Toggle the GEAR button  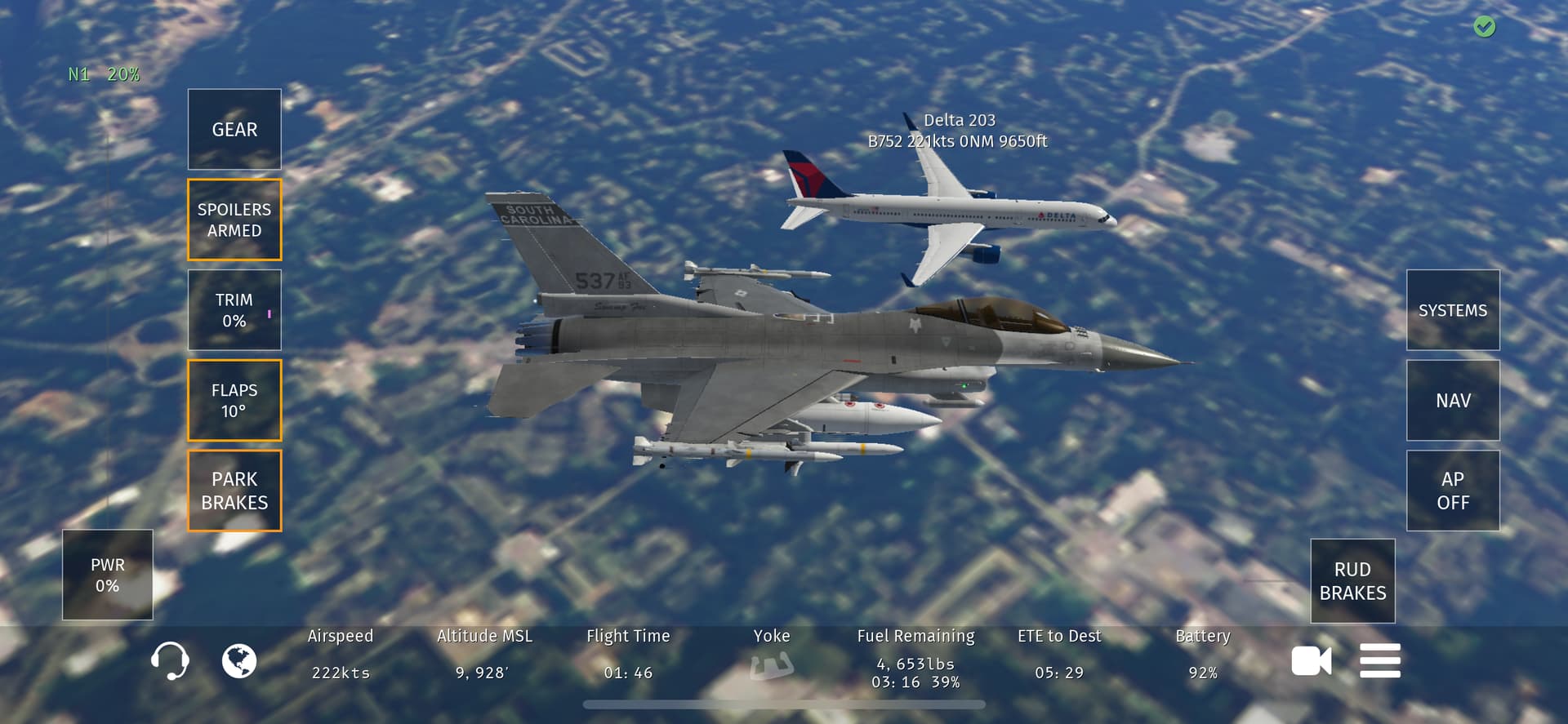coord(234,130)
